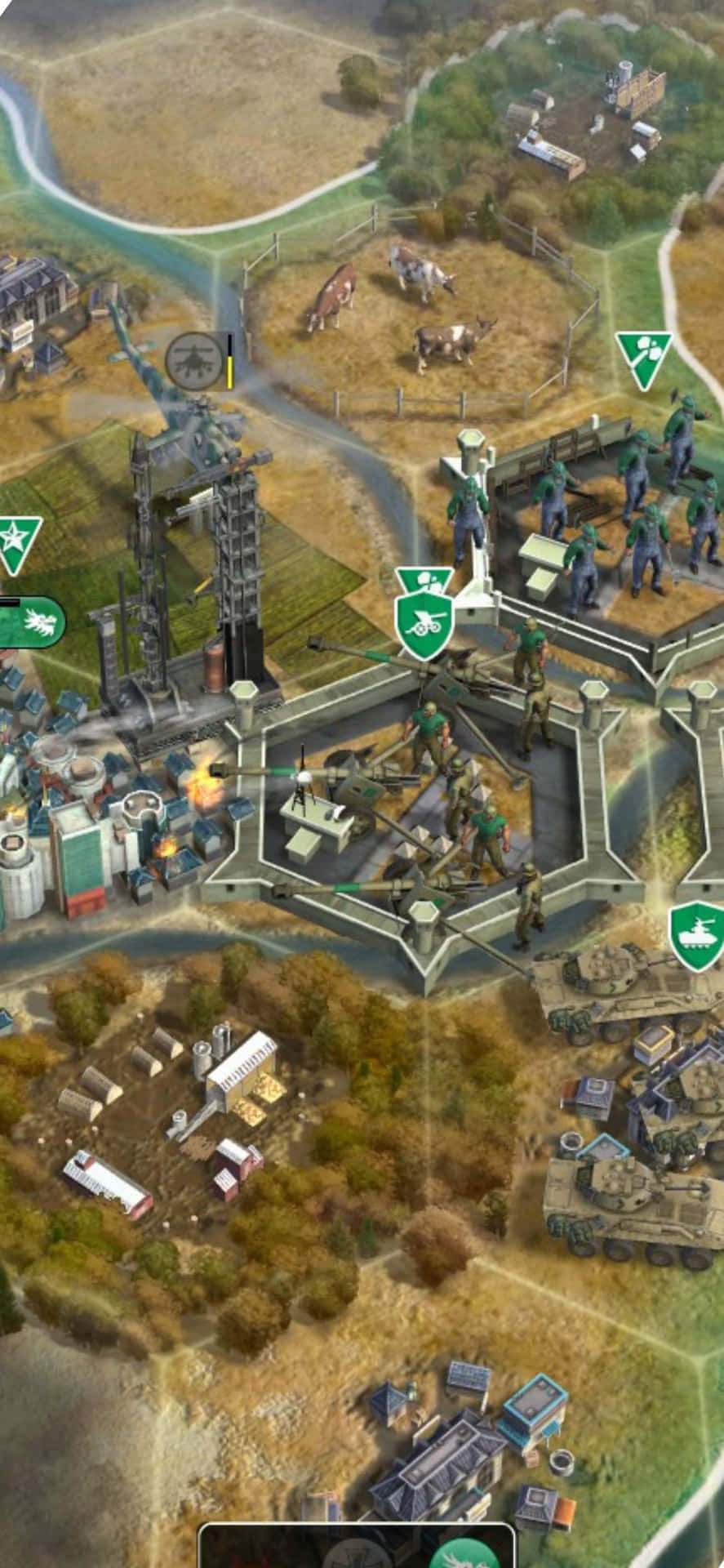Select the helicopter gunship unit flag
The height and width of the screenshot is (1568, 724).
[193, 360]
